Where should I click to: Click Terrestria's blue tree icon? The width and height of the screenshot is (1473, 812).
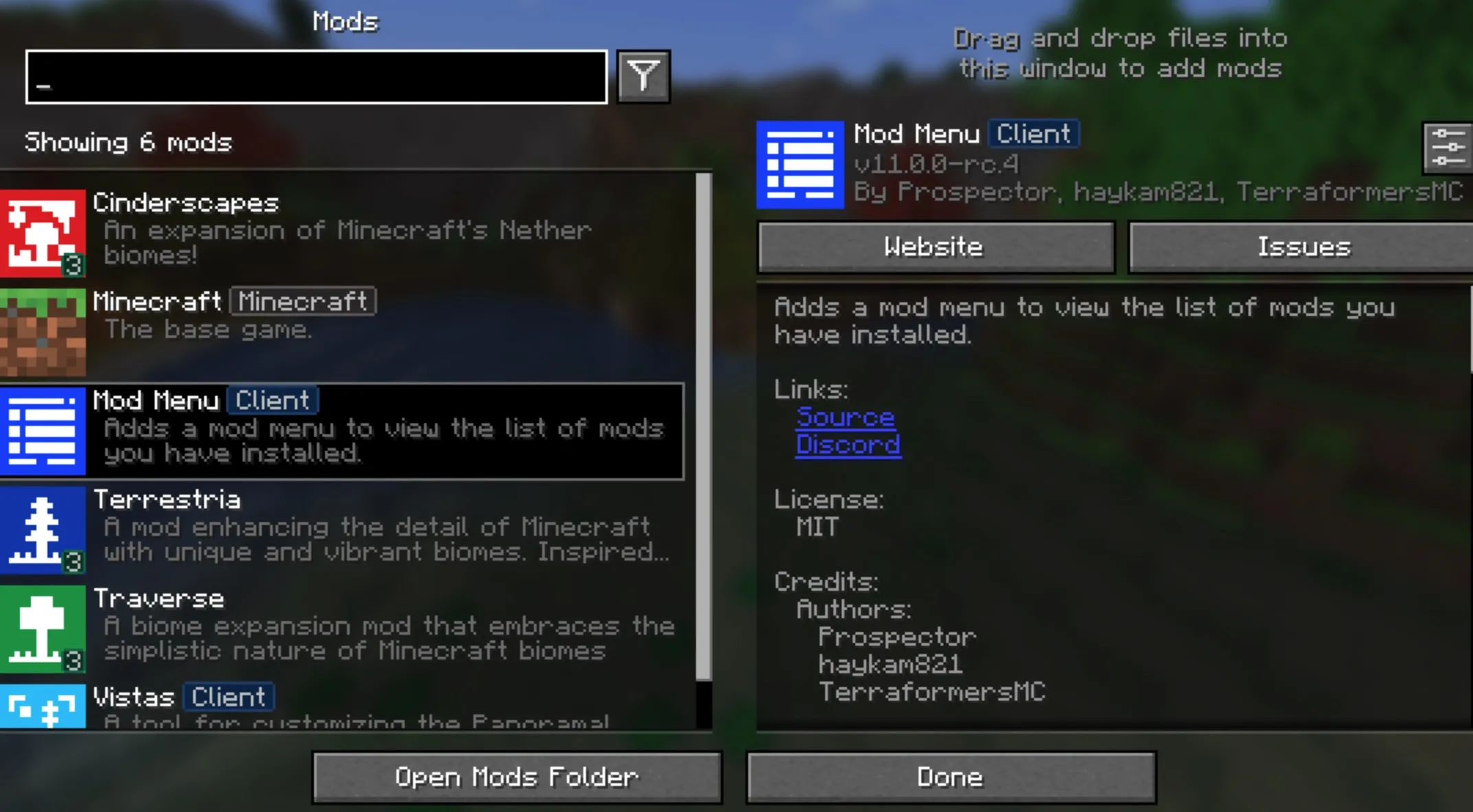click(x=43, y=529)
